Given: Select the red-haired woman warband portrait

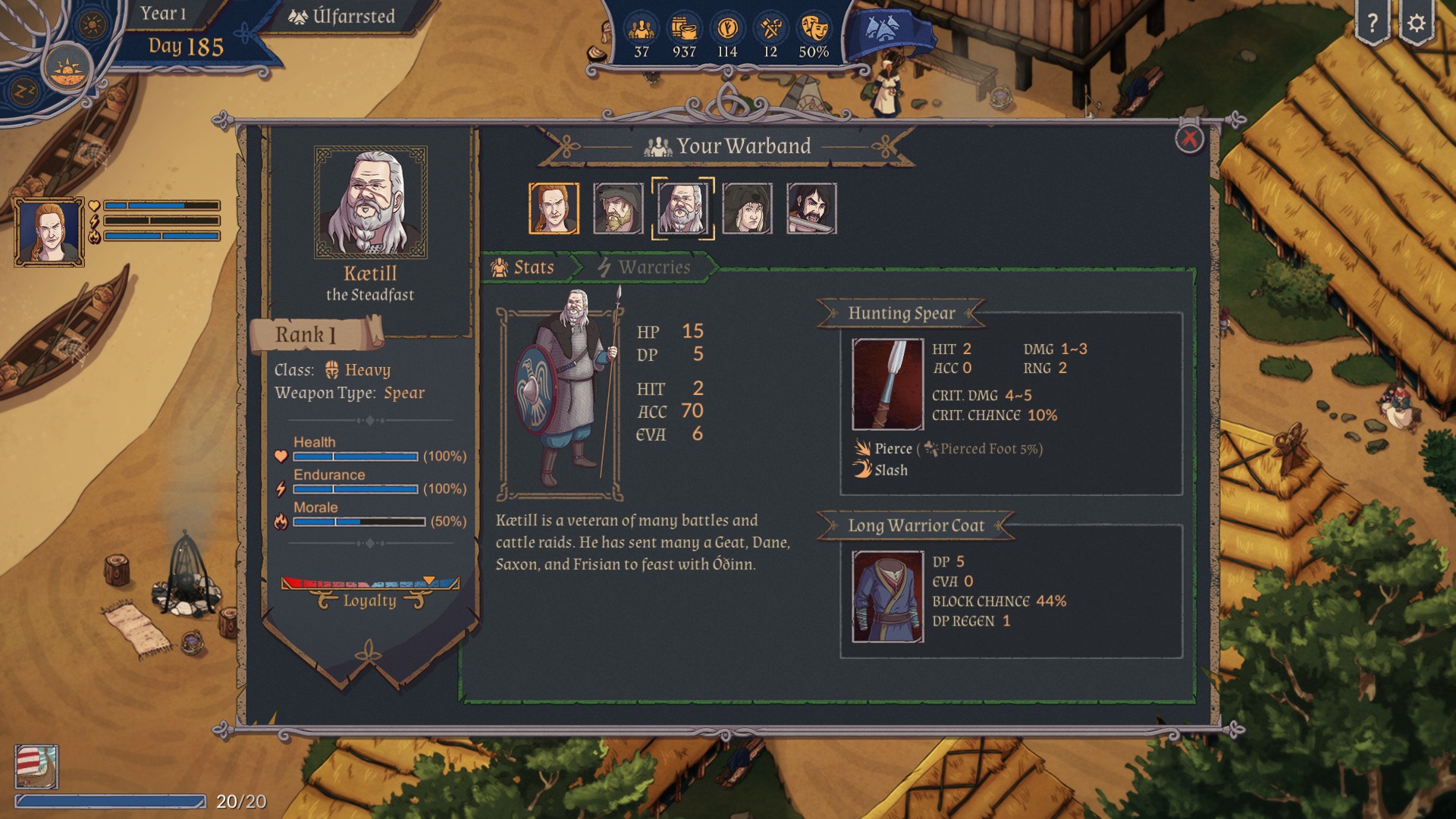Looking at the screenshot, I should (554, 209).
